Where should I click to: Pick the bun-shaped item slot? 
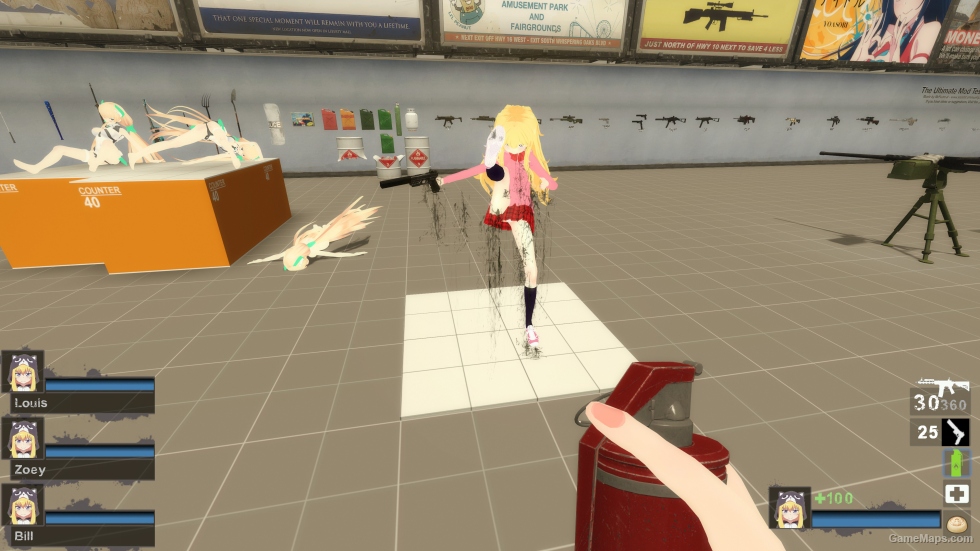click(956, 521)
